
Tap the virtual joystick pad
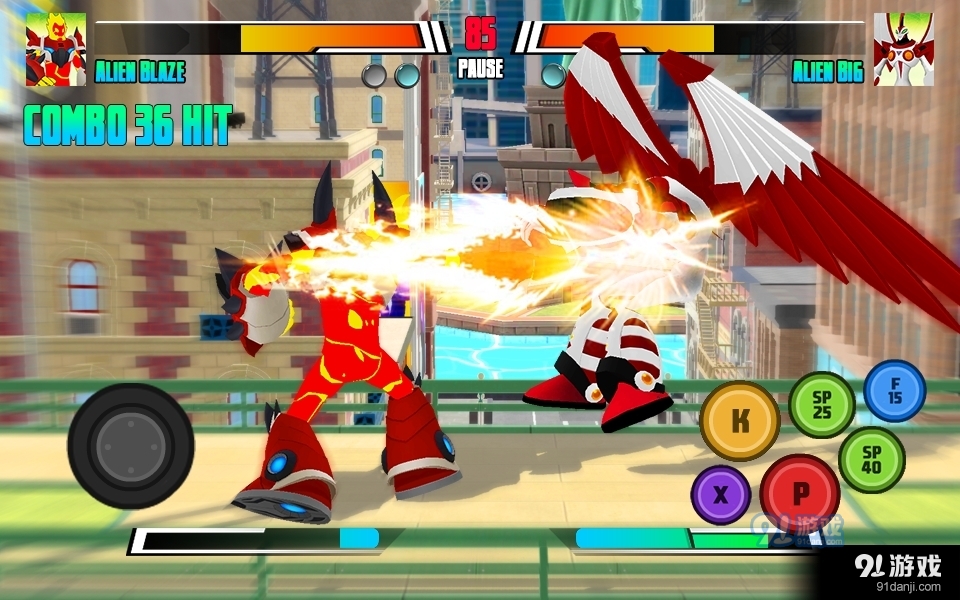pyautogui.click(x=131, y=445)
